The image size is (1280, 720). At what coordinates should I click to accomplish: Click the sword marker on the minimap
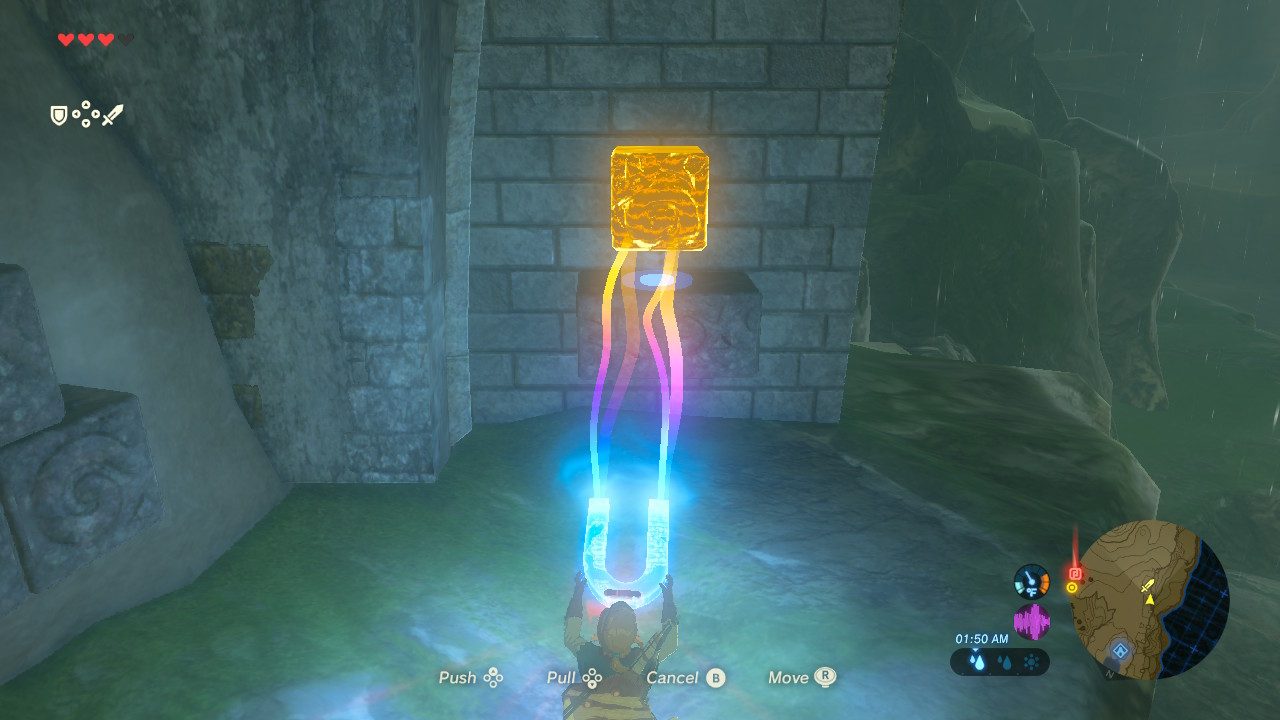[1147, 586]
